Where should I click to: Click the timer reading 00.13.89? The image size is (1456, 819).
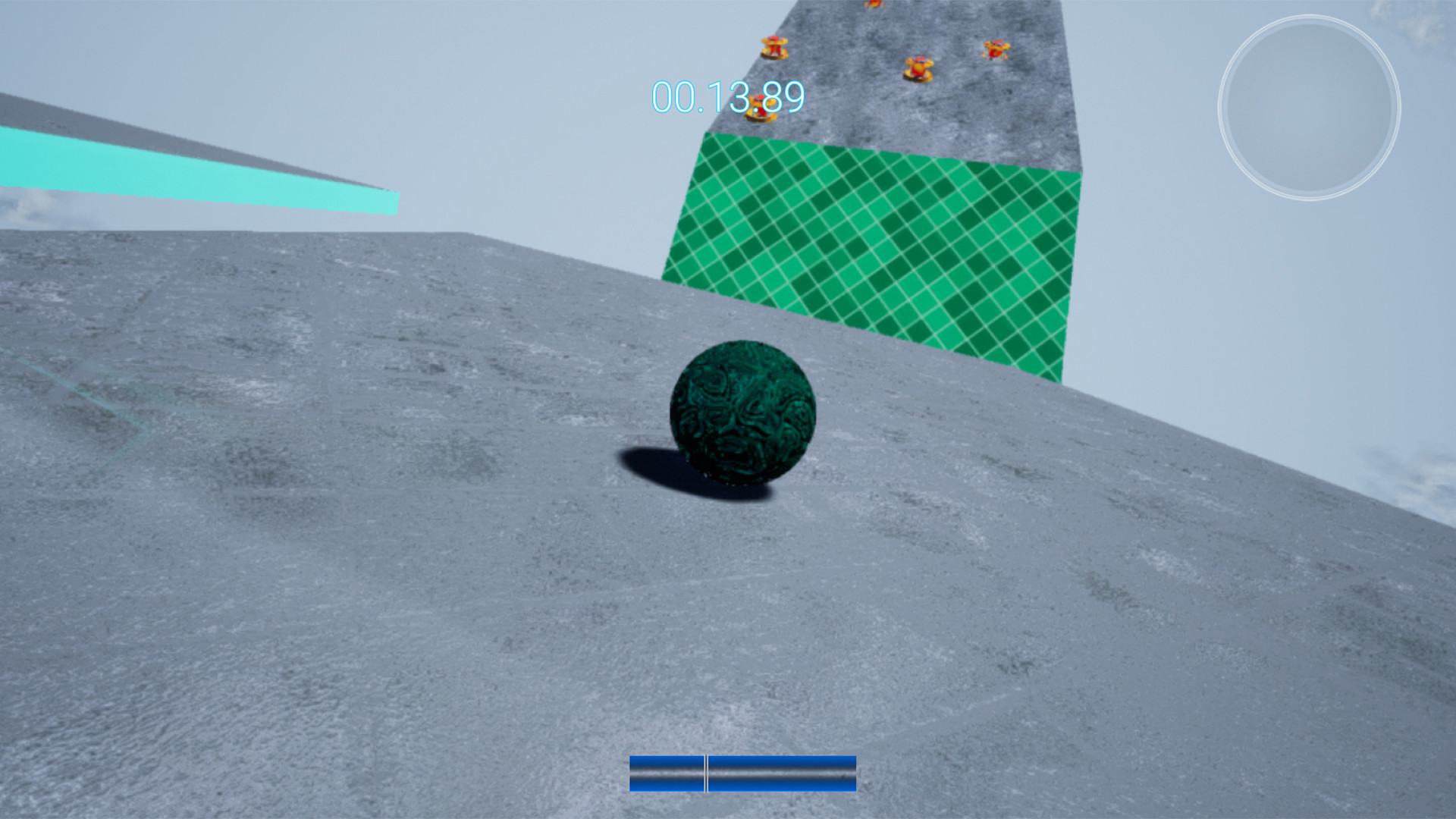tap(726, 96)
